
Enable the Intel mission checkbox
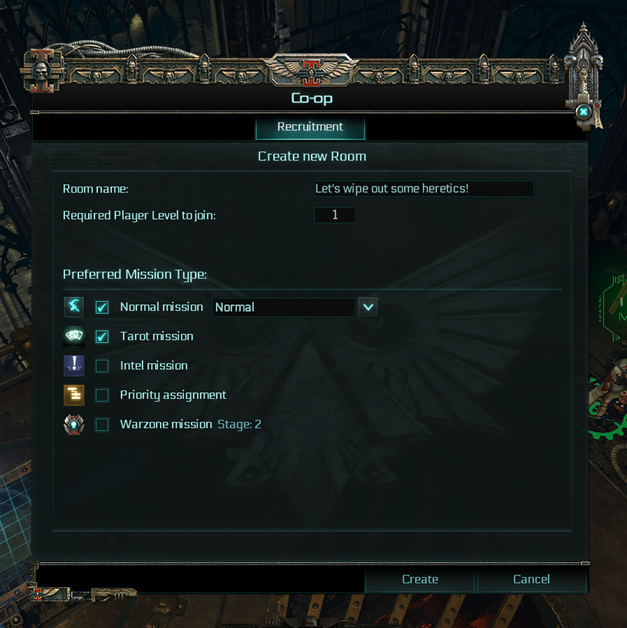[102, 366]
